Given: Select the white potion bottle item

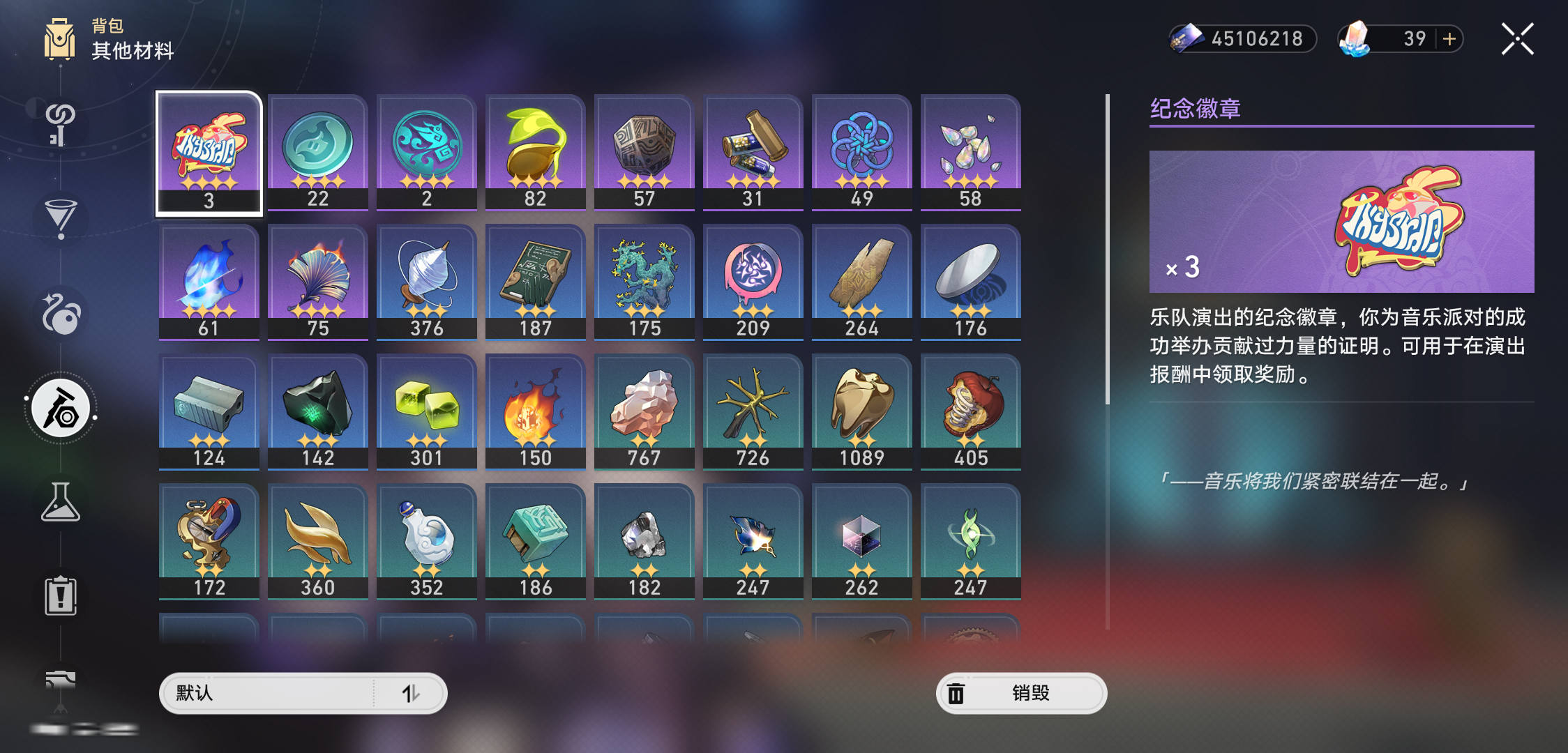Looking at the screenshot, I should click(x=427, y=542).
